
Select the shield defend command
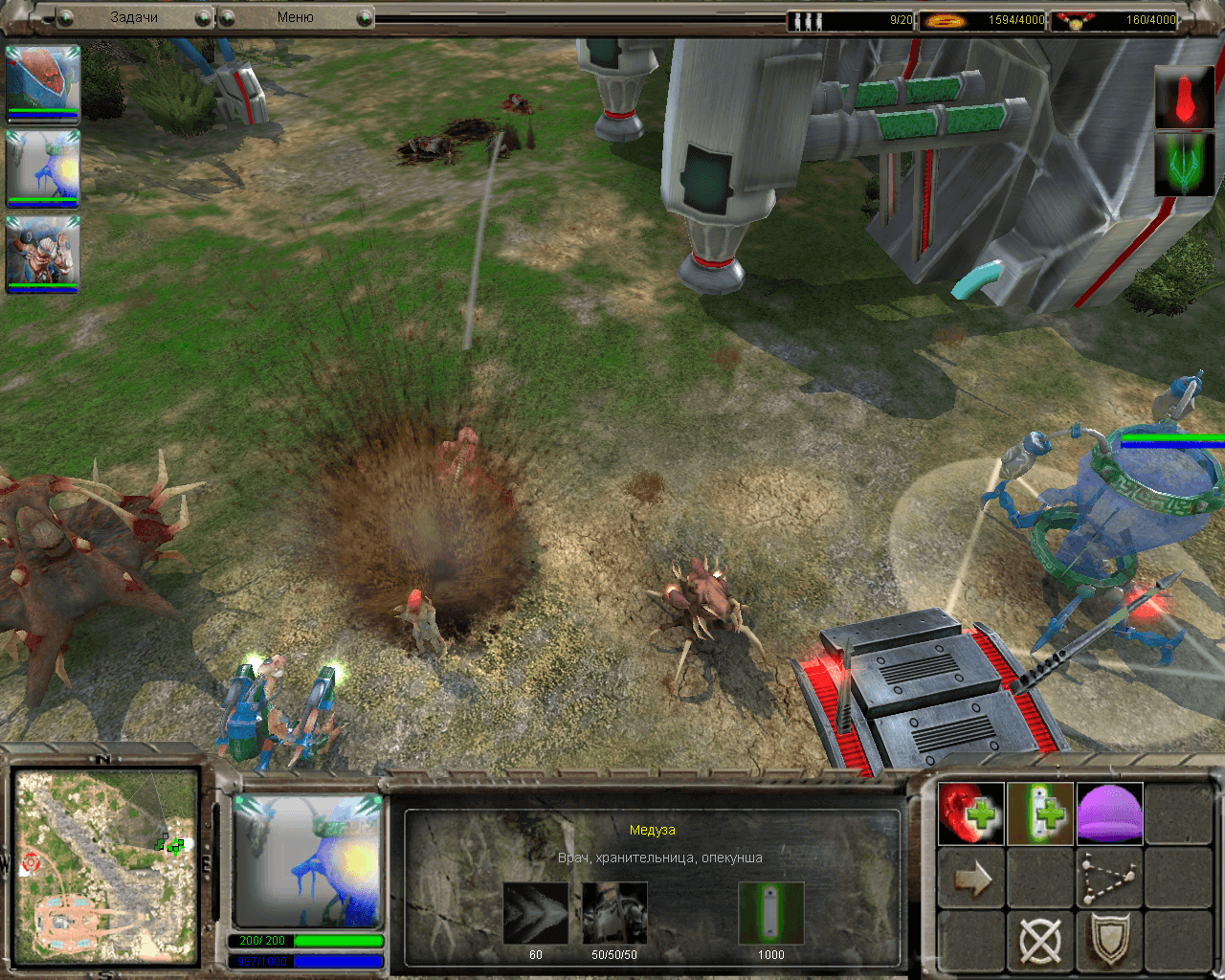tap(1110, 942)
